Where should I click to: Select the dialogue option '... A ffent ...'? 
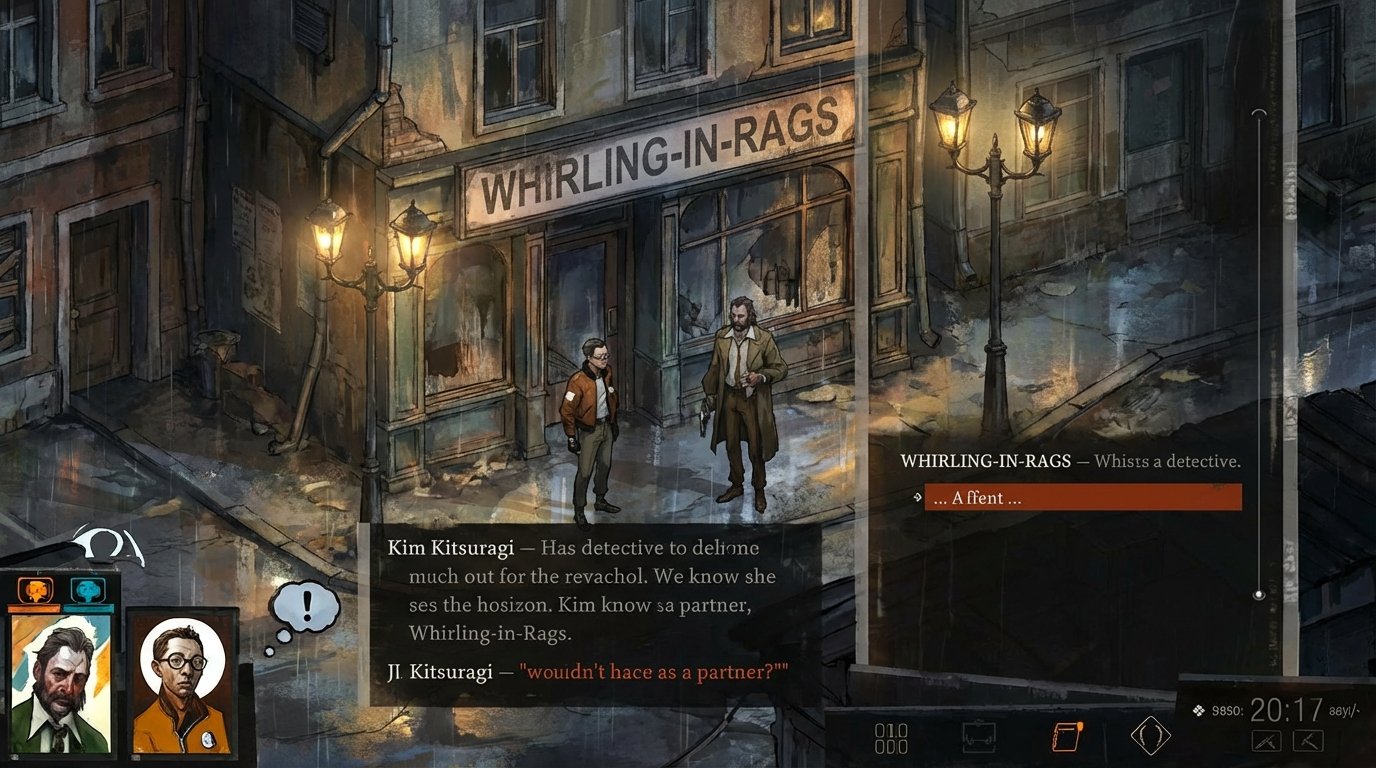(x=1083, y=498)
